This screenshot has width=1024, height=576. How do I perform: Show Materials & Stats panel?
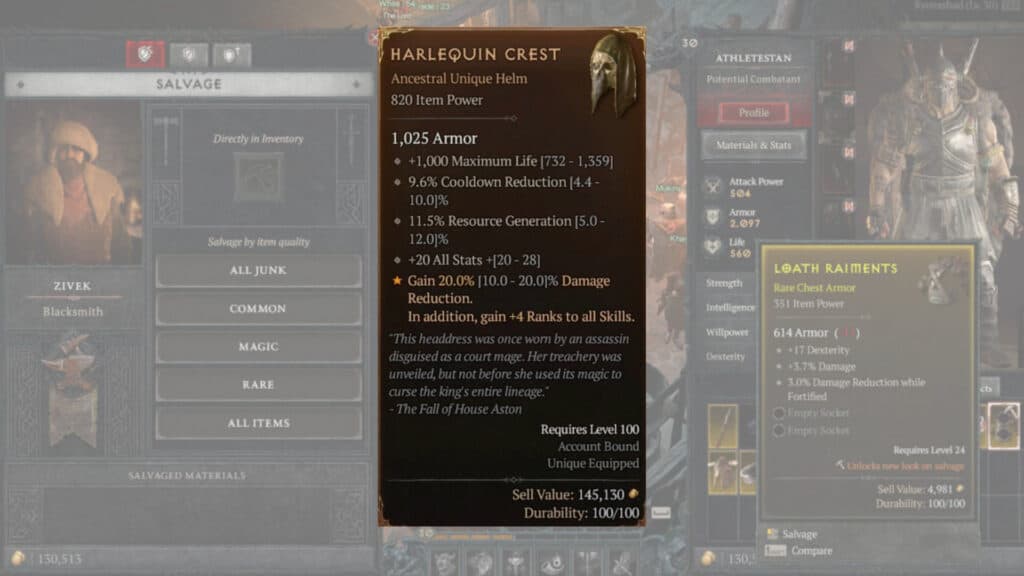753,145
